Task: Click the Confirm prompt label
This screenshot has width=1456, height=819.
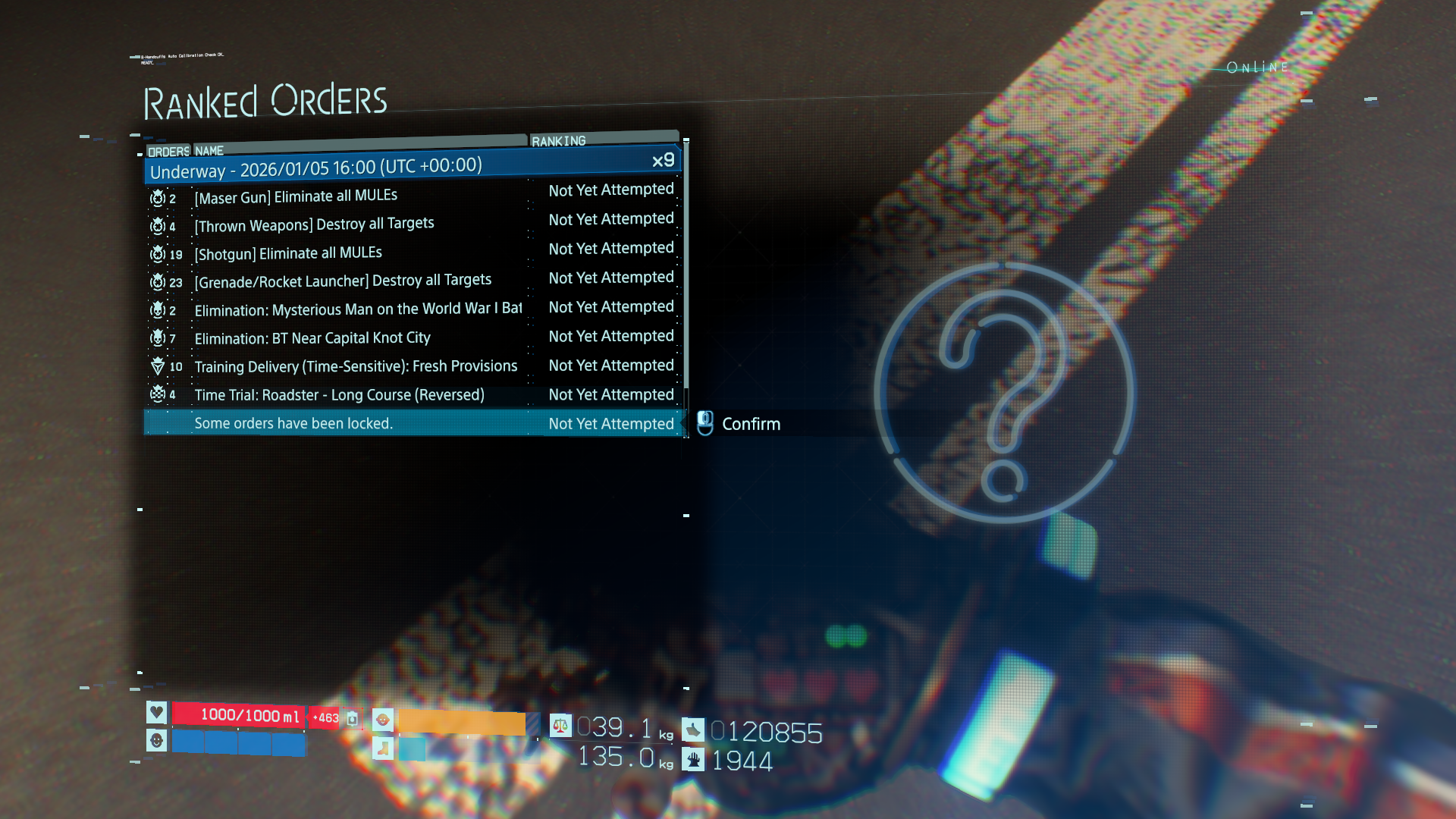Action: 750,424
